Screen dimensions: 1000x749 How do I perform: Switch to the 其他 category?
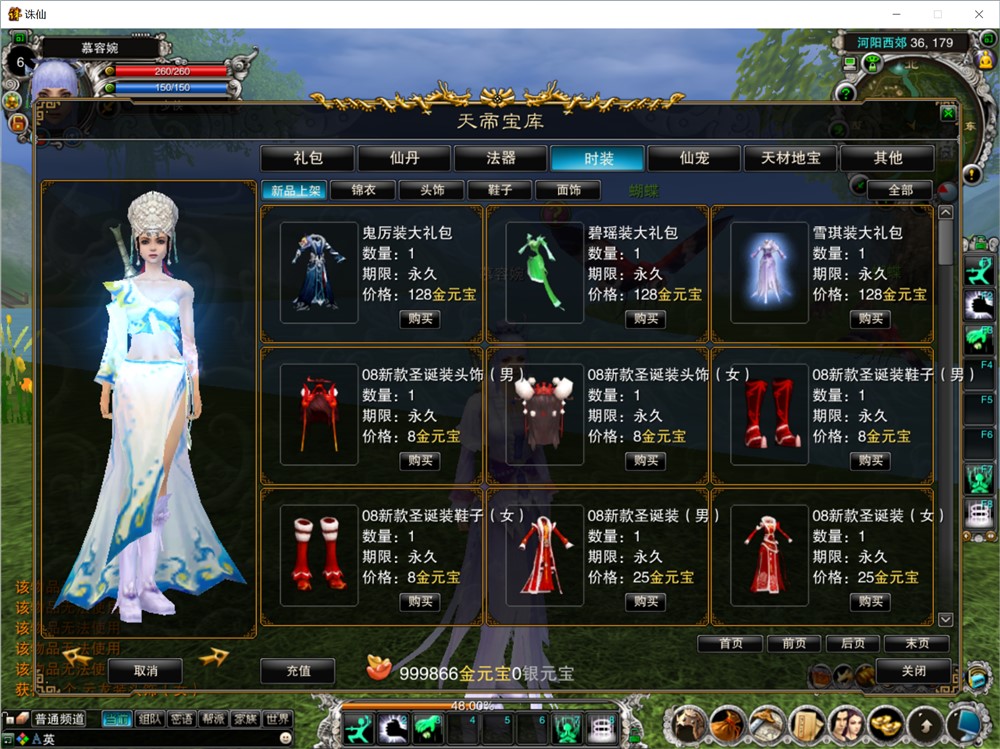coord(887,158)
